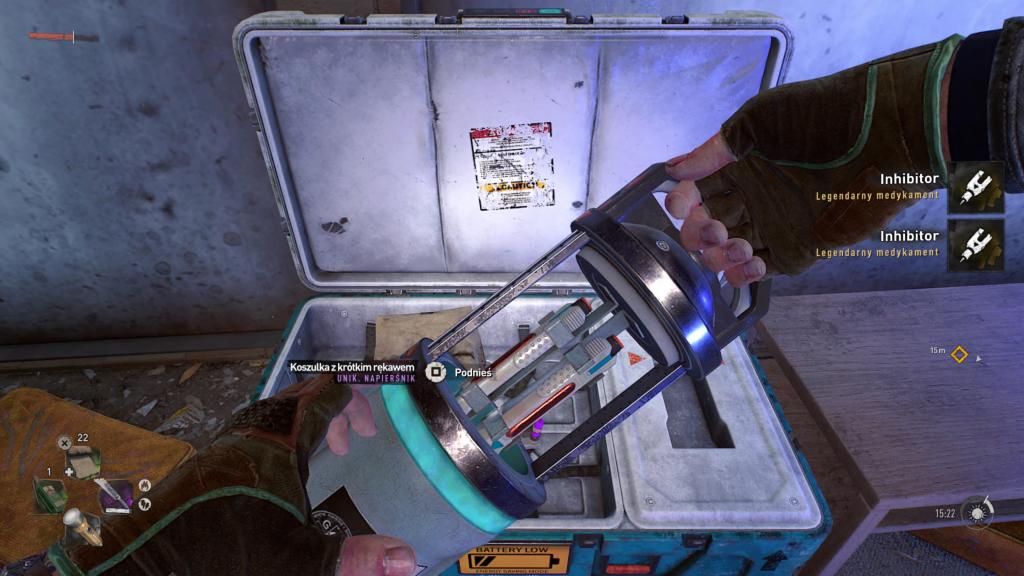1024x576 pixels.
Task: Select the medkit quick slot with 22 uses
Action: [x=83, y=463]
